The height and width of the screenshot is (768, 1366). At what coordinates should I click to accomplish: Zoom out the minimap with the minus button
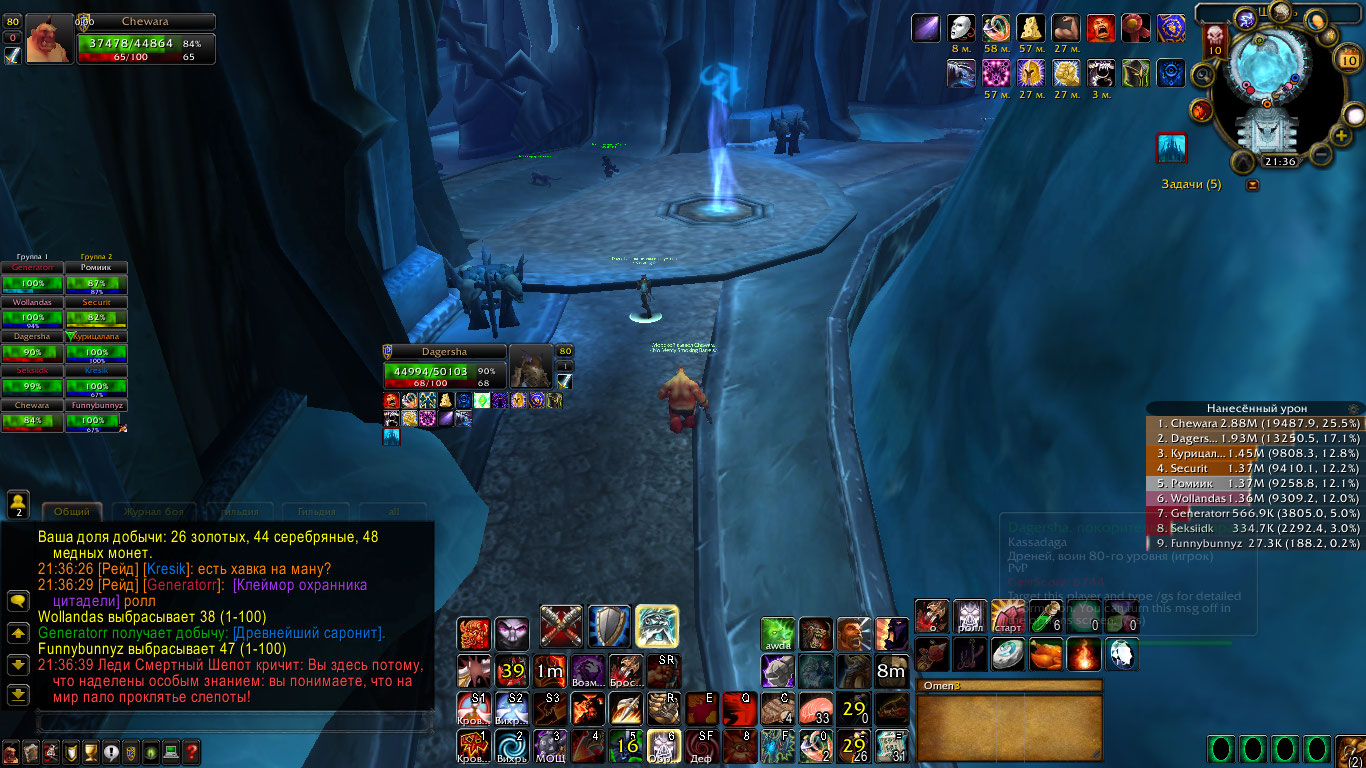click(x=1321, y=155)
